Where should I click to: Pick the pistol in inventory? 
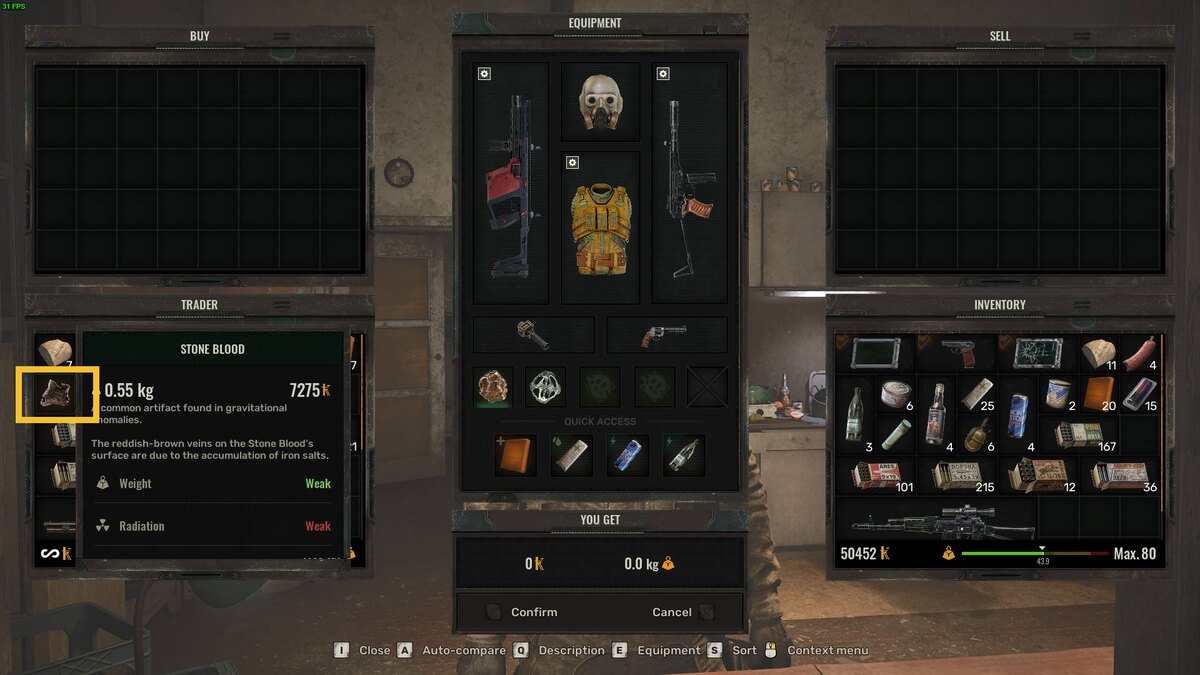click(x=955, y=353)
